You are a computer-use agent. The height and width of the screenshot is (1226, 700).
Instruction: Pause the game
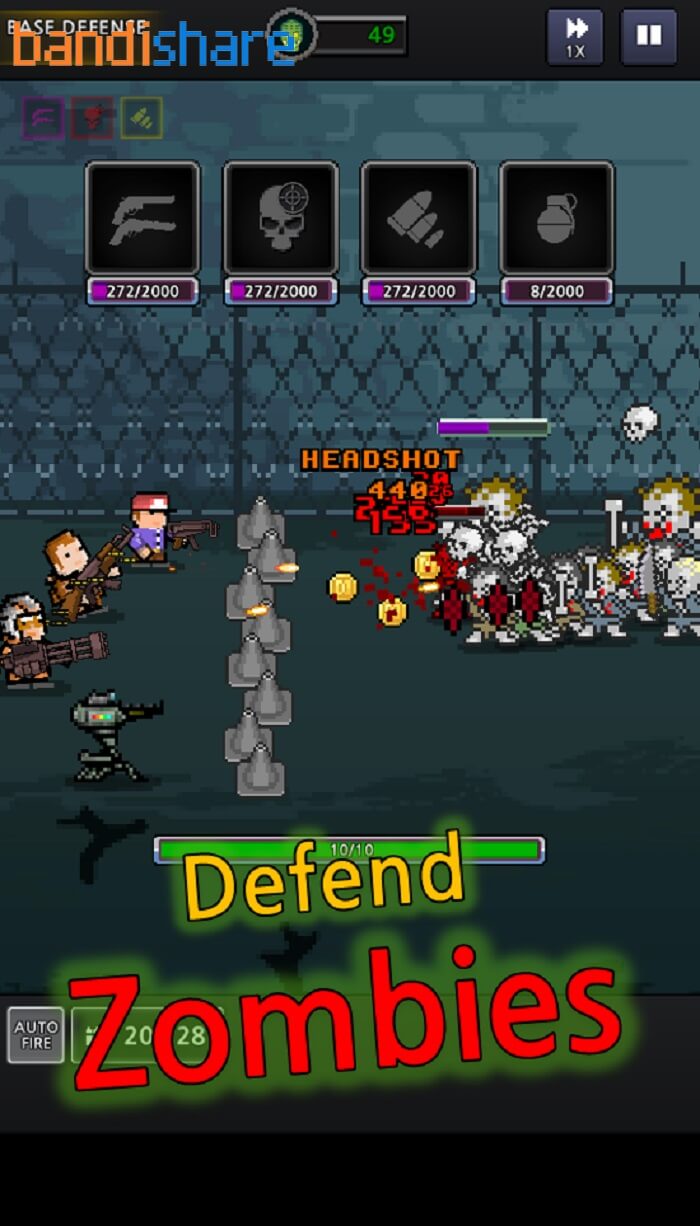[x=648, y=38]
